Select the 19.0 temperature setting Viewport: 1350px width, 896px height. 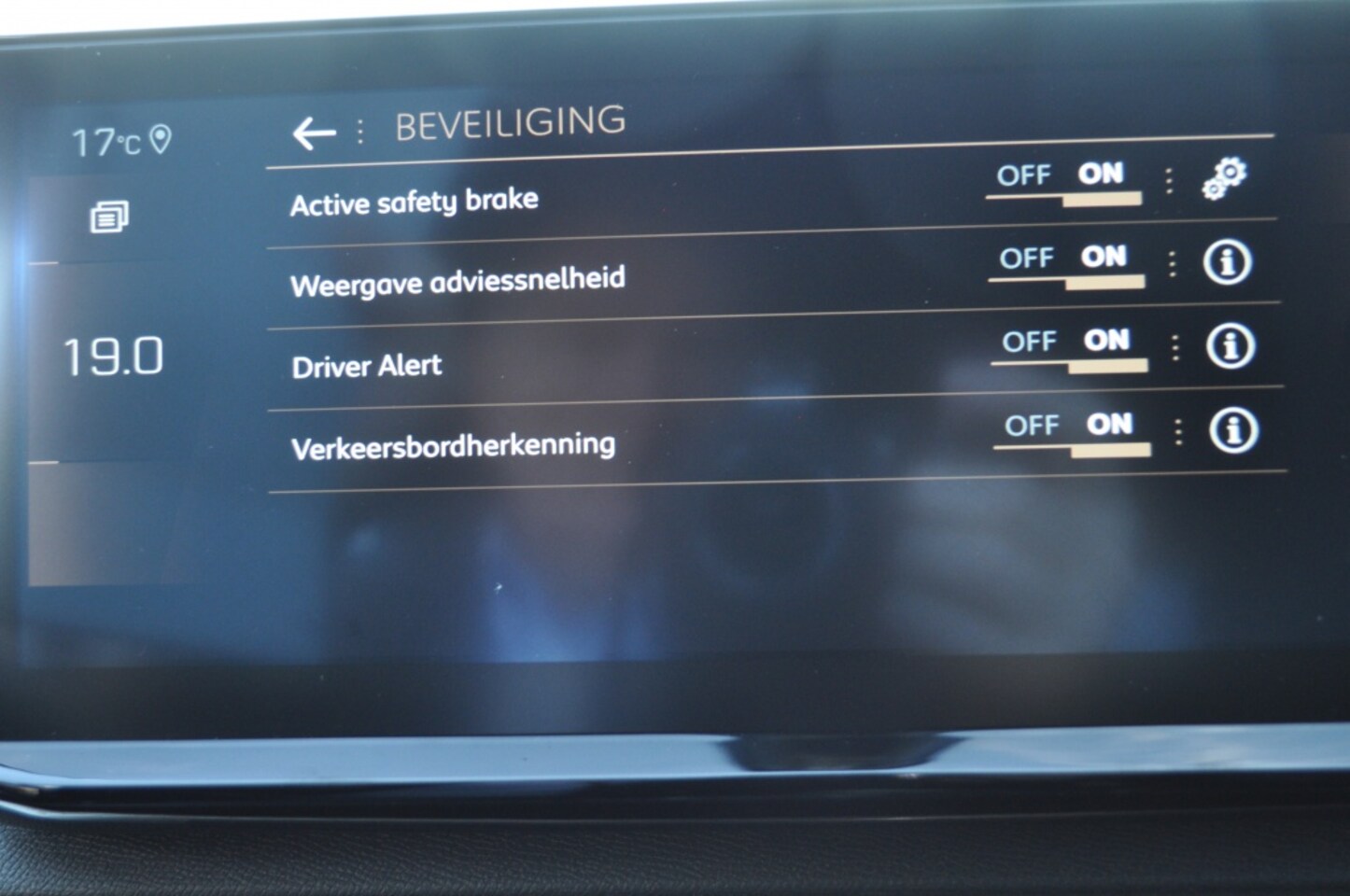pos(113,357)
